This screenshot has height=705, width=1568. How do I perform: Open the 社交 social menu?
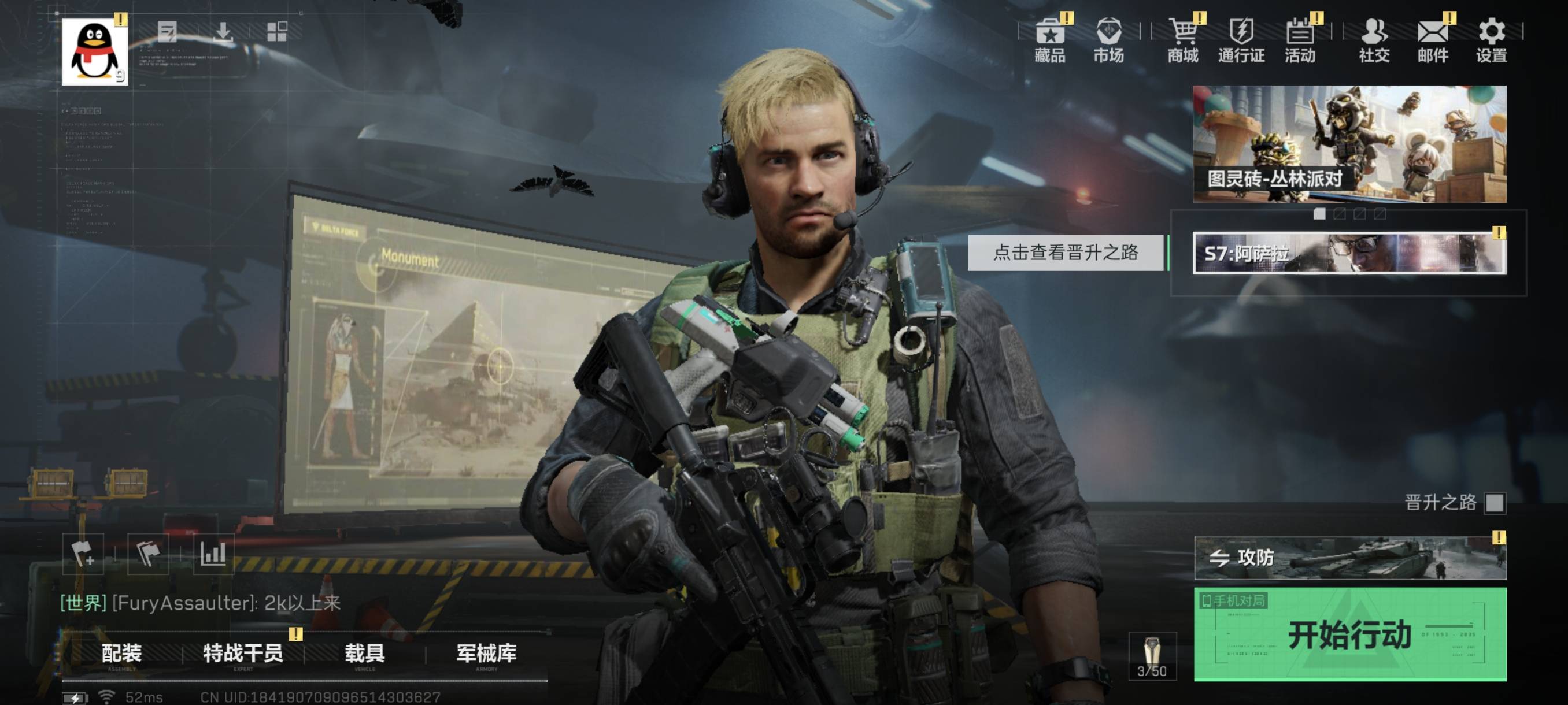[x=1374, y=40]
